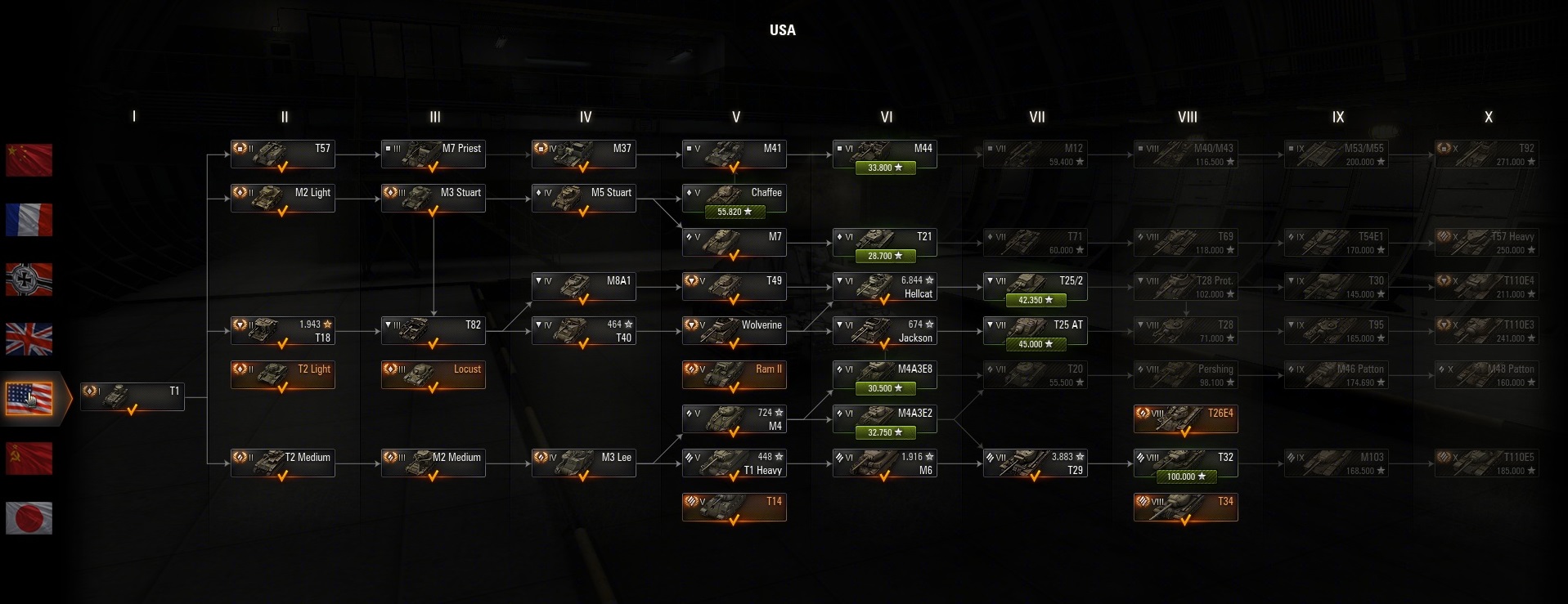Select the China nation flag
This screenshot has width=1568, height=604.
29,159
